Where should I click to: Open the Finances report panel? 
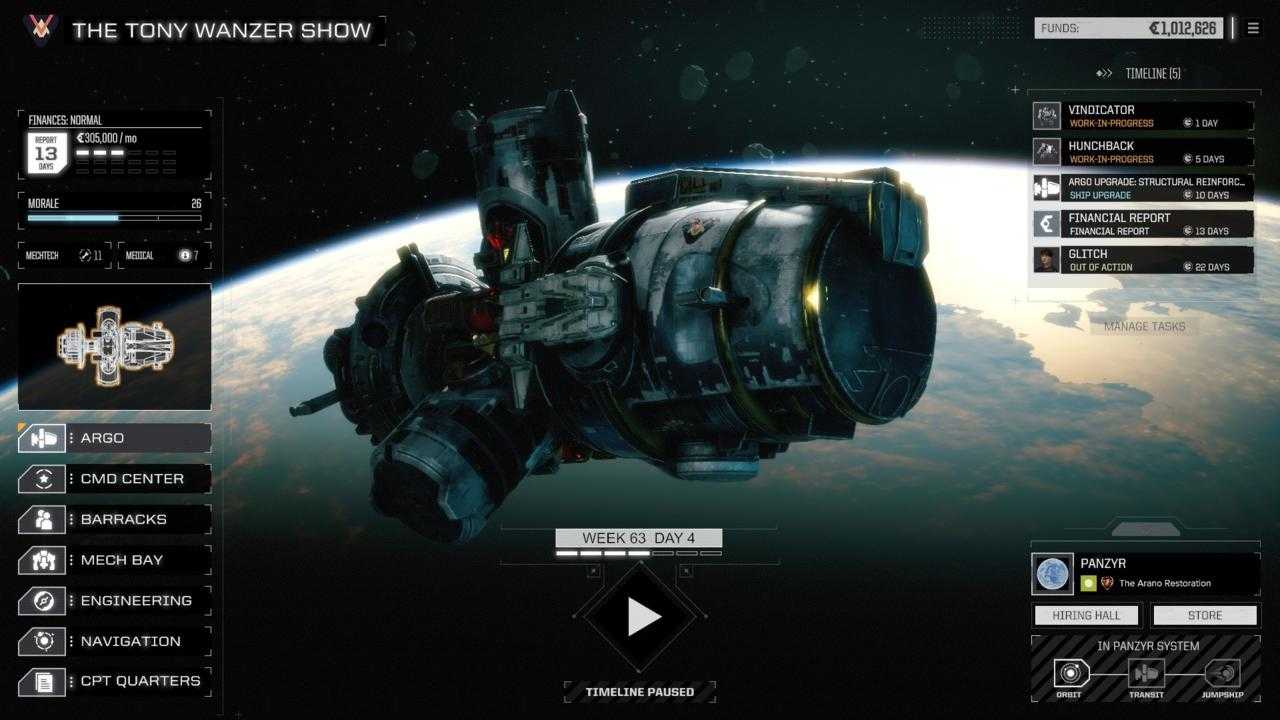(x=114, y=145)
